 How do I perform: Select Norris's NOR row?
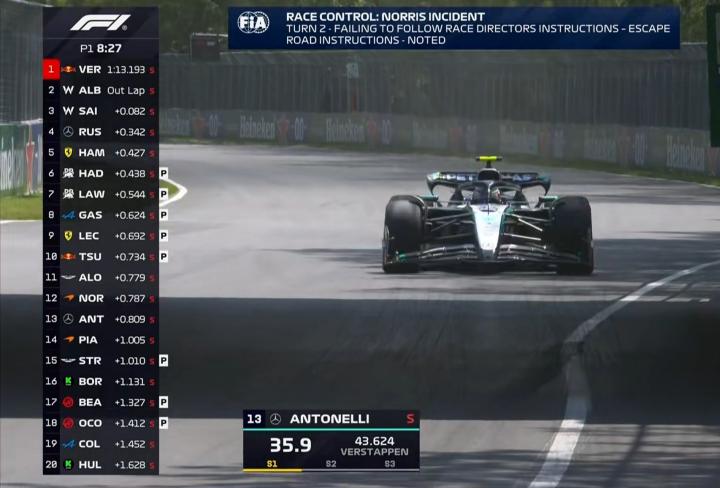click(x=100, y=298)
